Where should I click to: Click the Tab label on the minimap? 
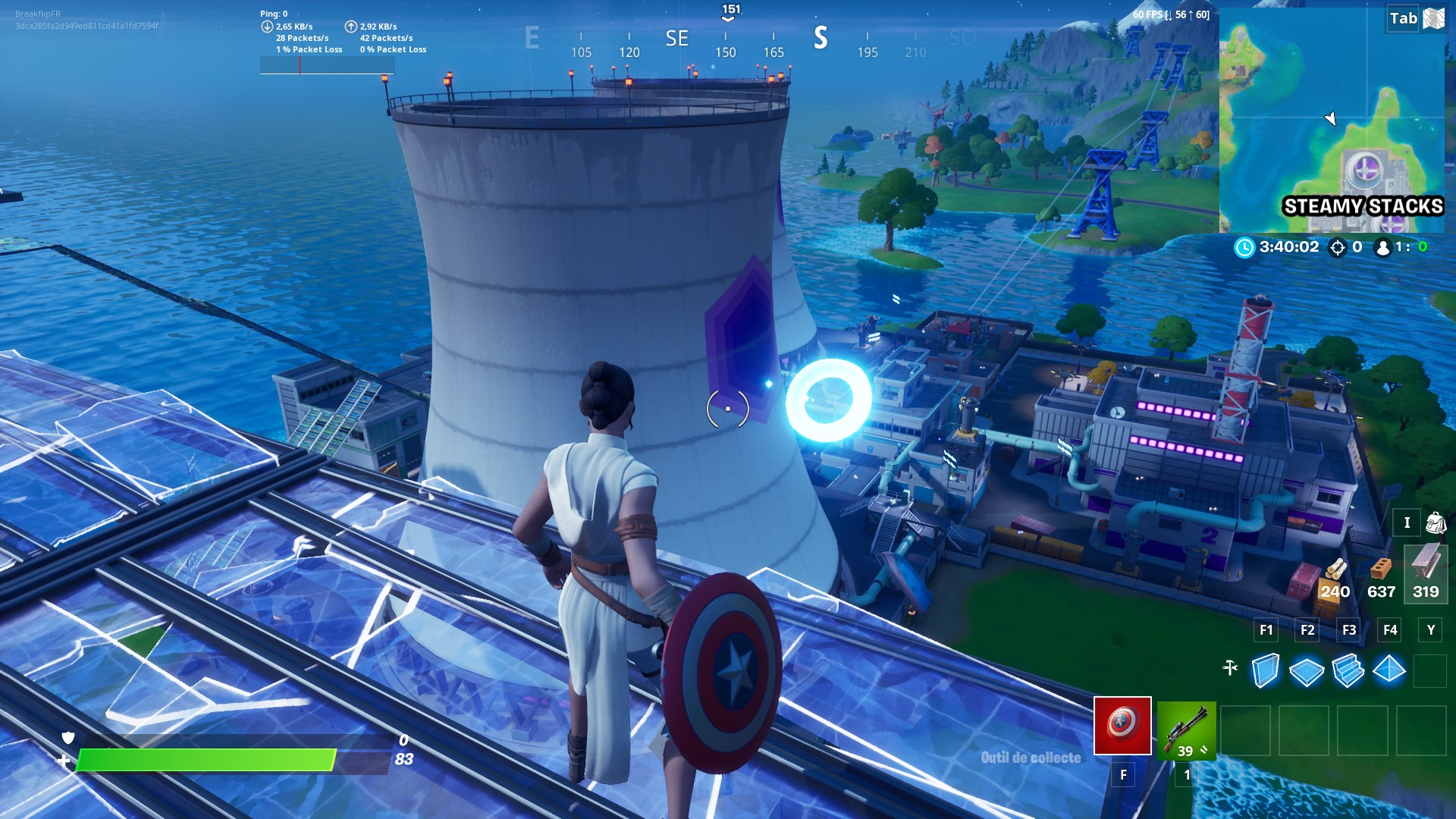point(1405,17)
